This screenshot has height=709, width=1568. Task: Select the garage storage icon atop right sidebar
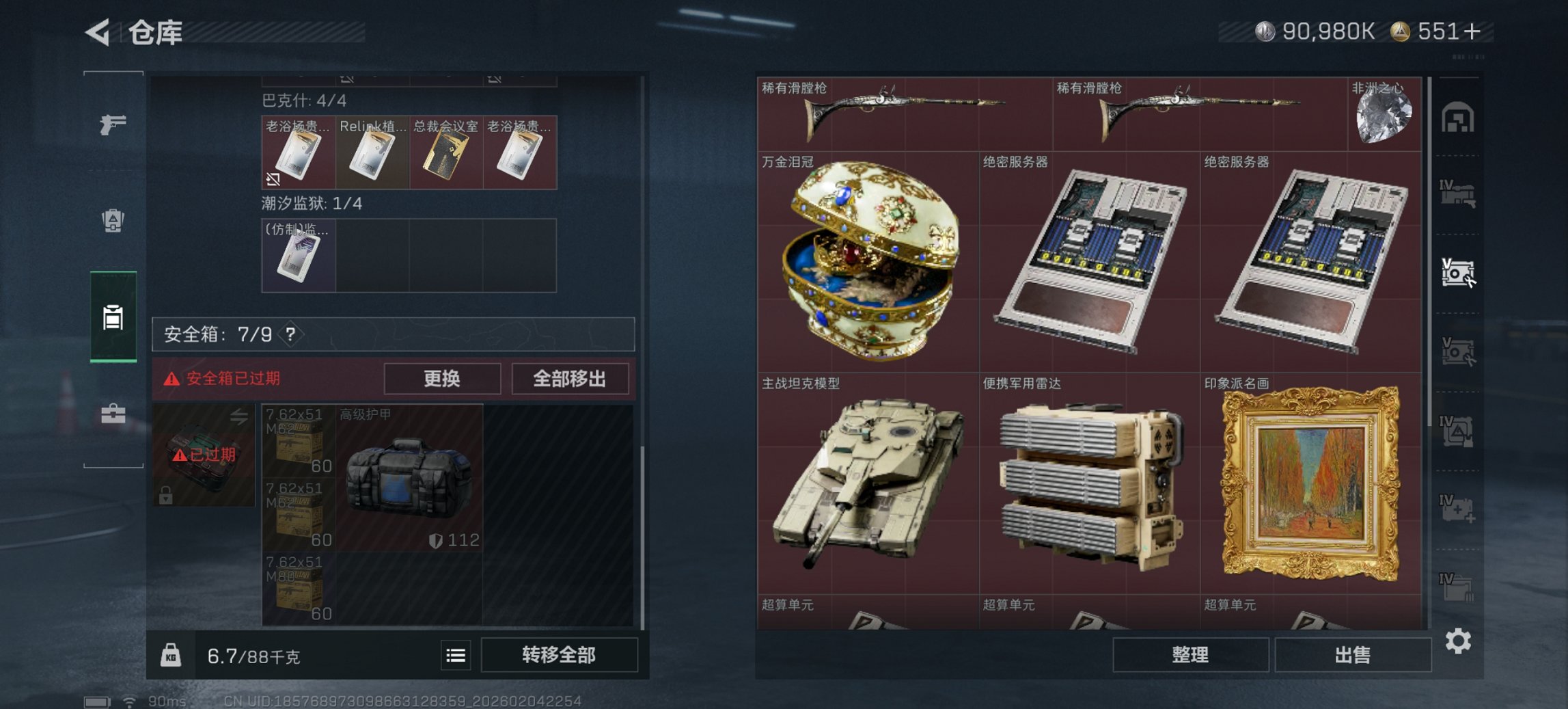(1457, 117)
